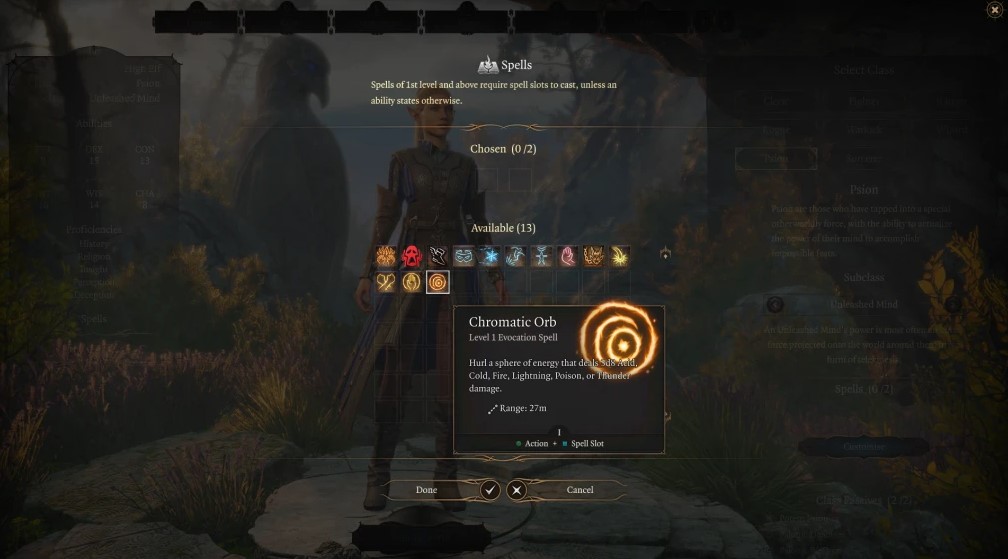
Task: Choose the blue clawed hand spell
Action: (x=516, y=257)
